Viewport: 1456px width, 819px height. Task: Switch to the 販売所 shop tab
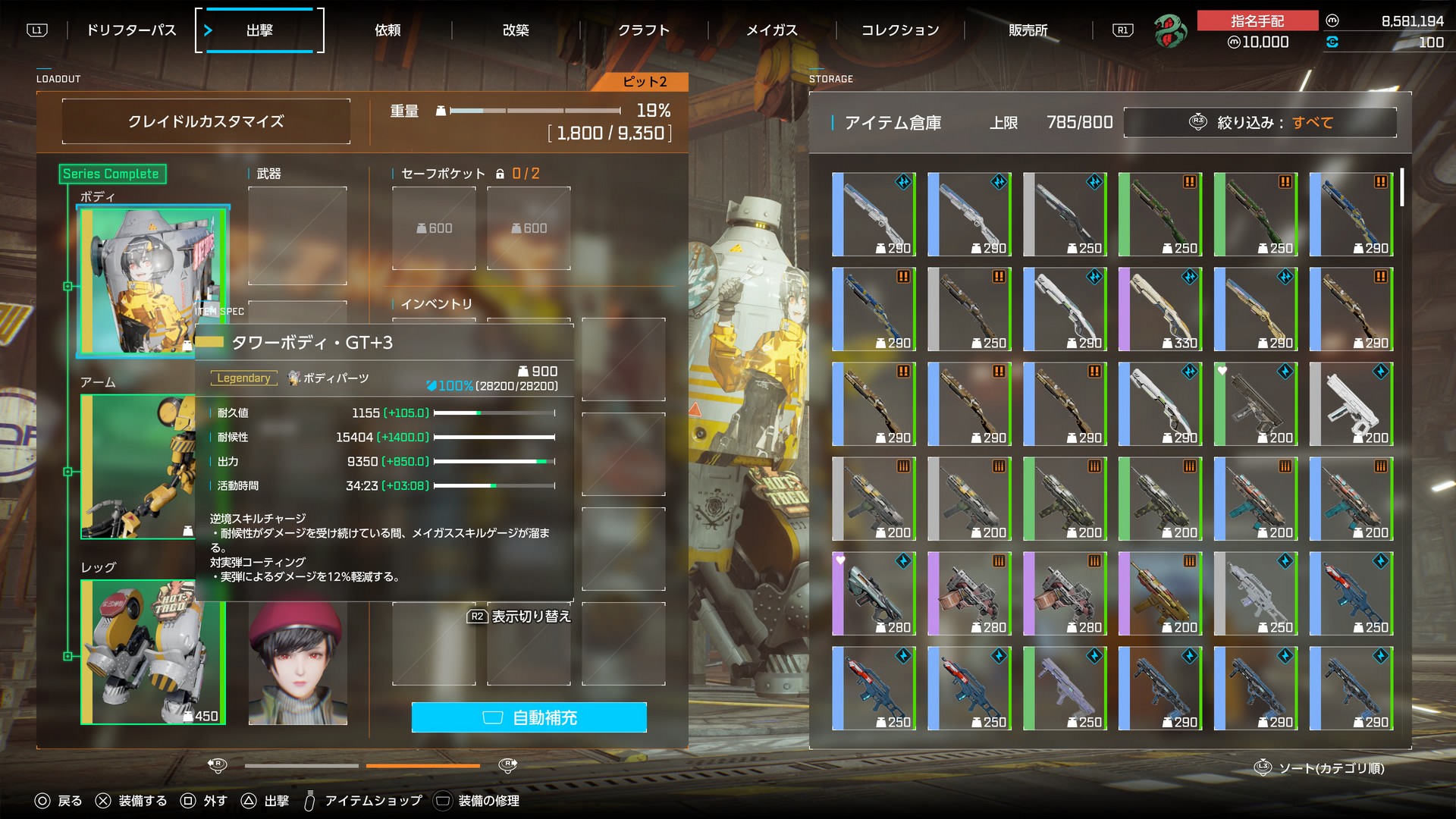[x=1028, y=30]
